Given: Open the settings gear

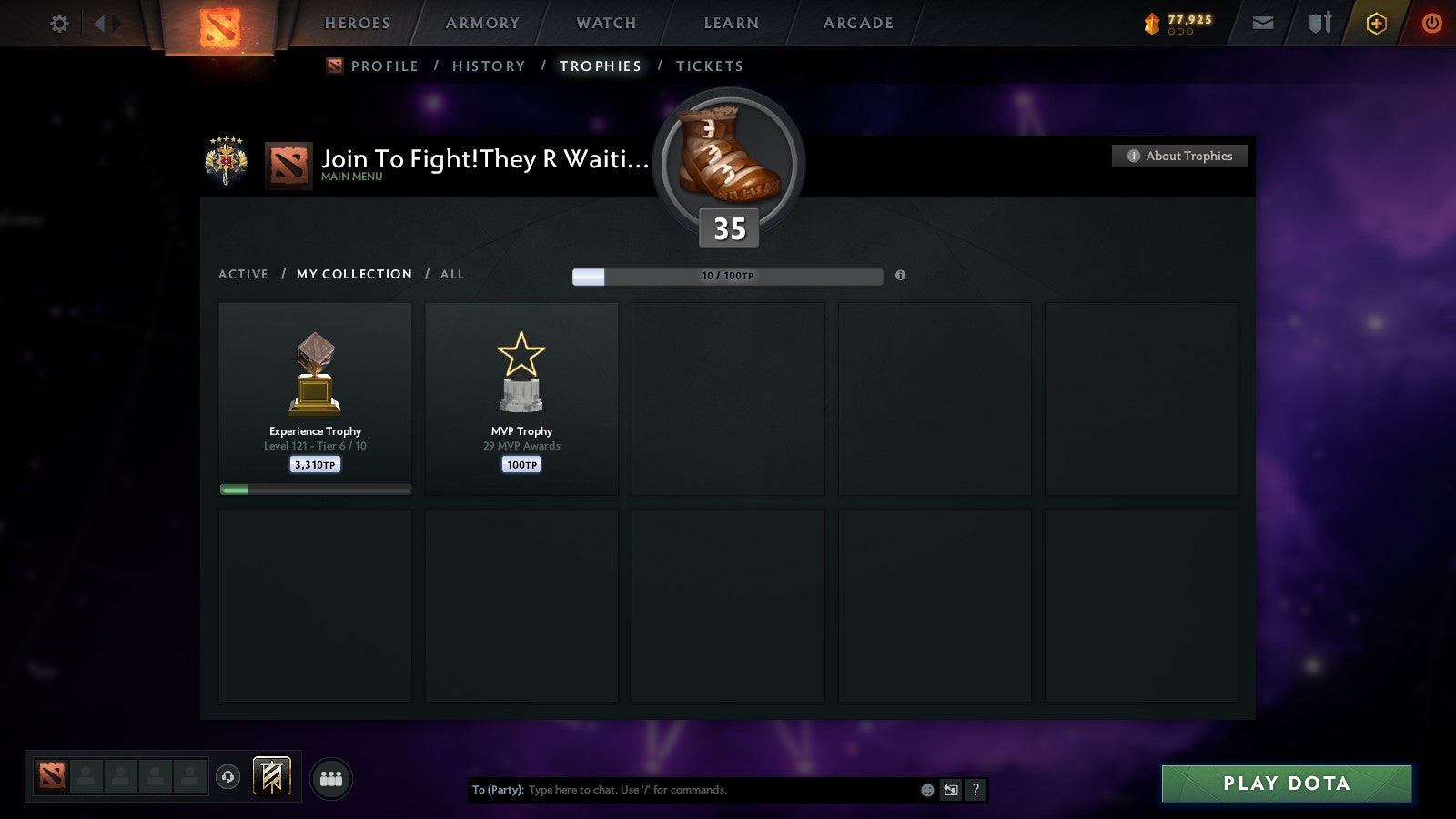Looking at the screenshot, I should coord(59,23).
